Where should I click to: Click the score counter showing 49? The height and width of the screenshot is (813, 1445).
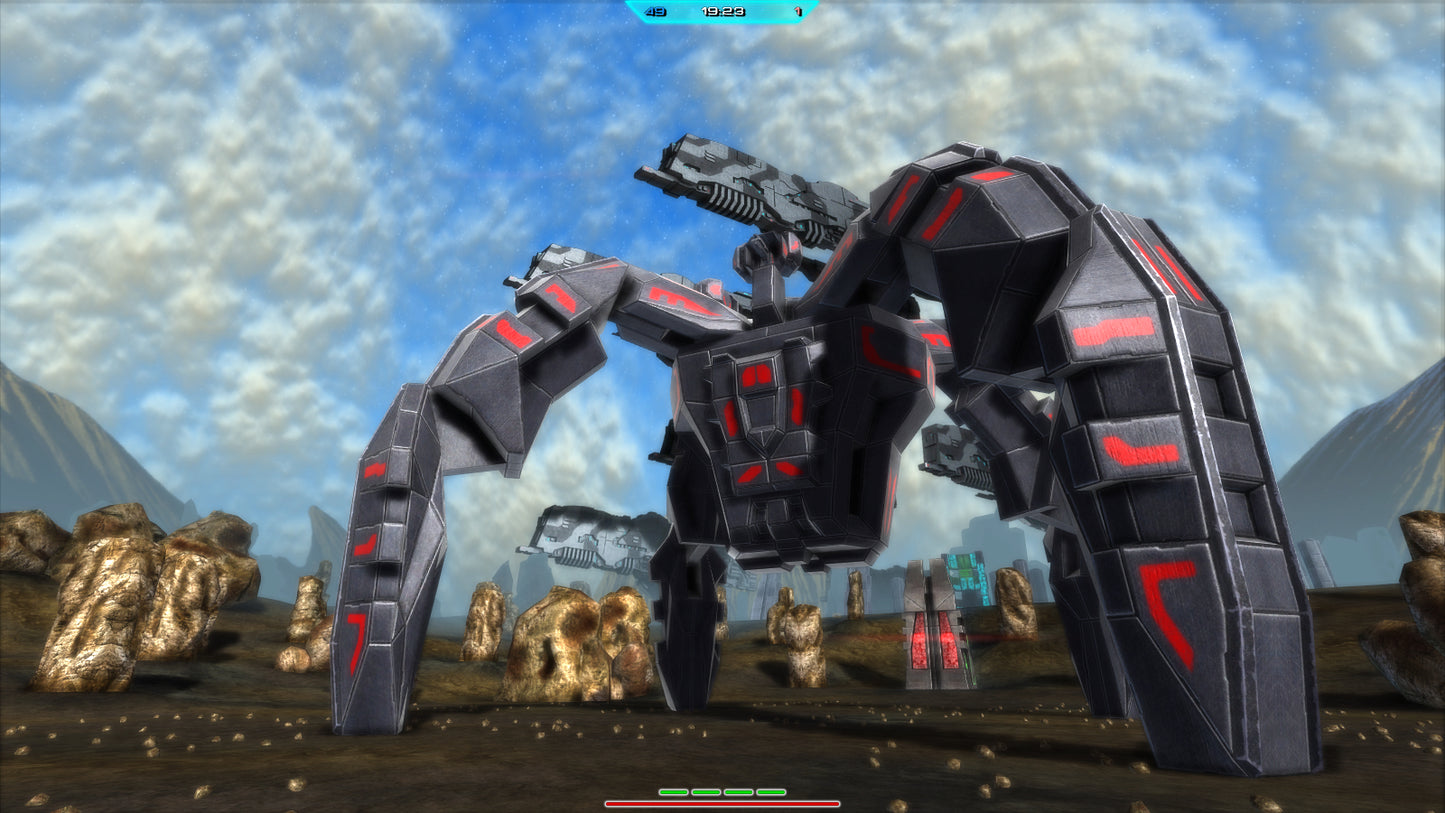[656, 12]
